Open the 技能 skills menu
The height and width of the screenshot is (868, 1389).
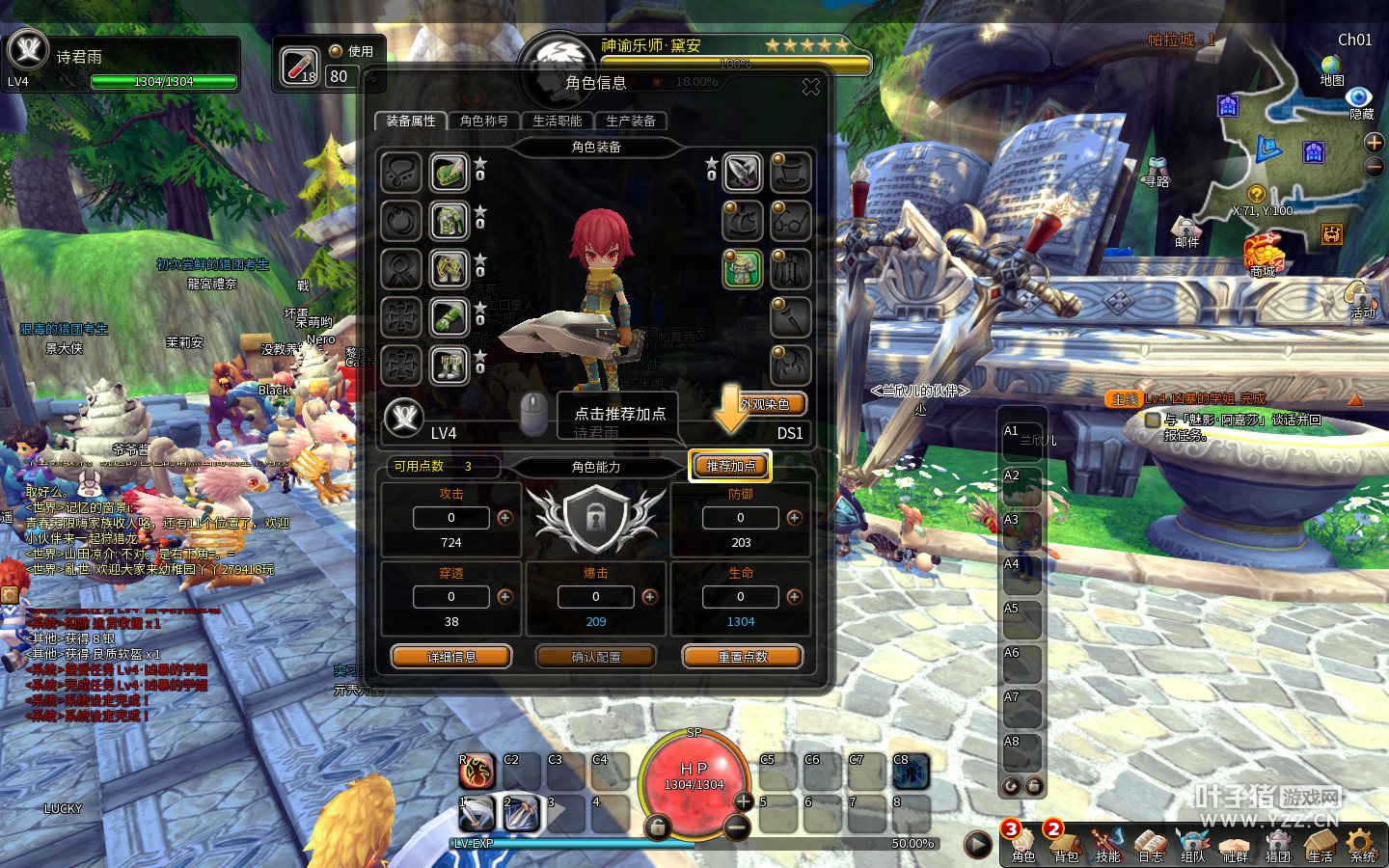click(1107, 844)
